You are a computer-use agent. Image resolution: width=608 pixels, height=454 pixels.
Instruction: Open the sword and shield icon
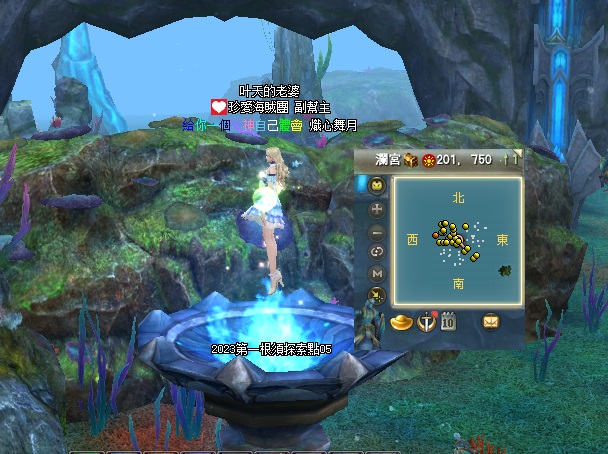click(x=426, y=322)
